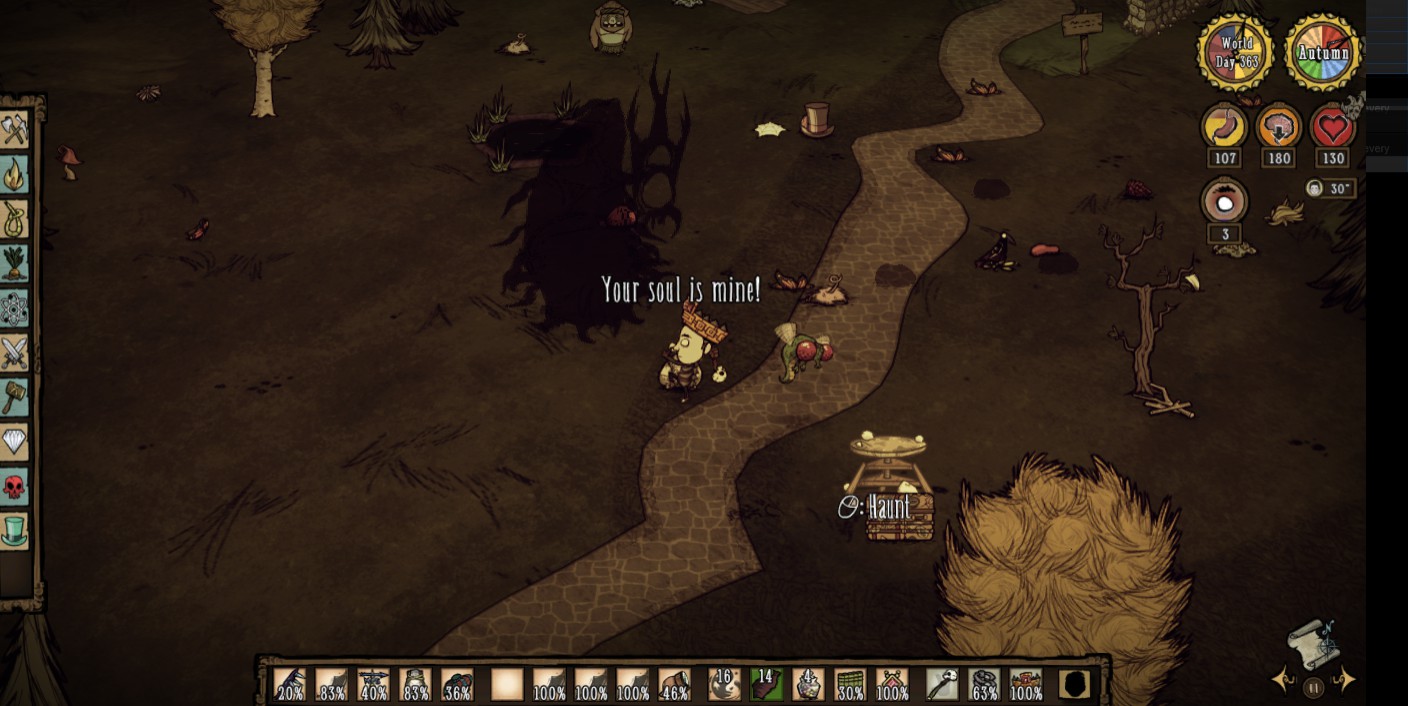
Task: Choose the Fight tab with crossed swords
Action: click(x=15, y=353)
